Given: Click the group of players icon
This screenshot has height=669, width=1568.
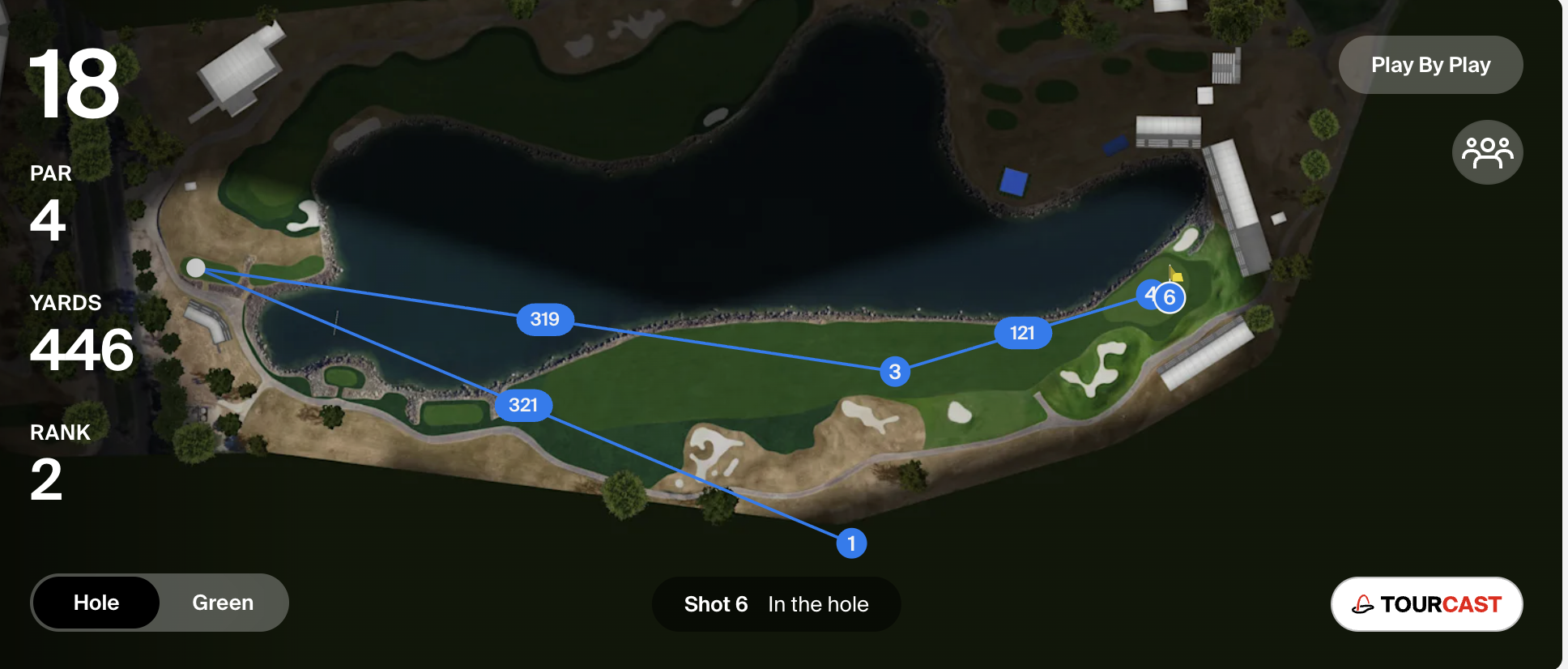Looking at the screenshot, I should [x=1487, y=152].
